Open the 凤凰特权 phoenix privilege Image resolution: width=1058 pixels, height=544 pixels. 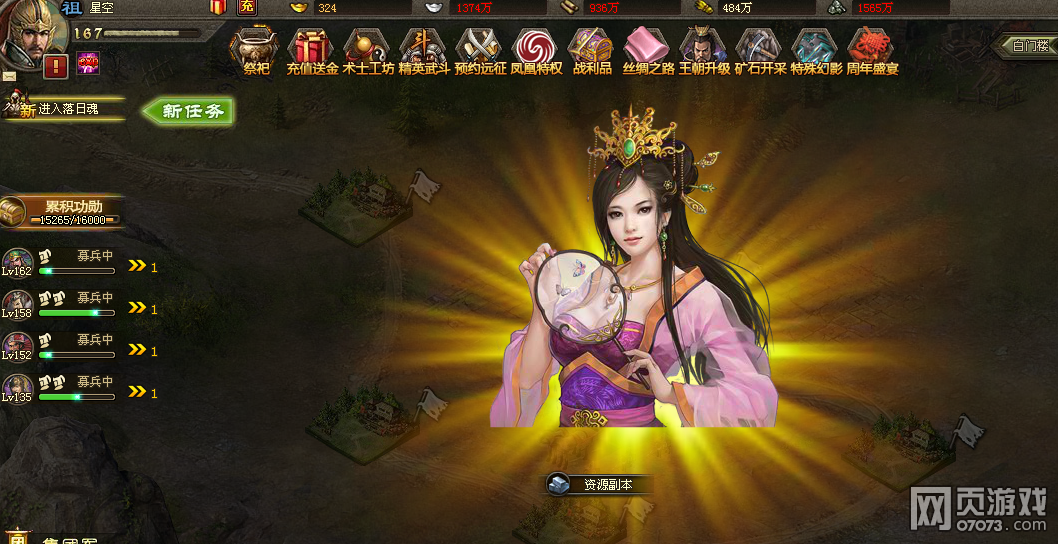[536, 46]
